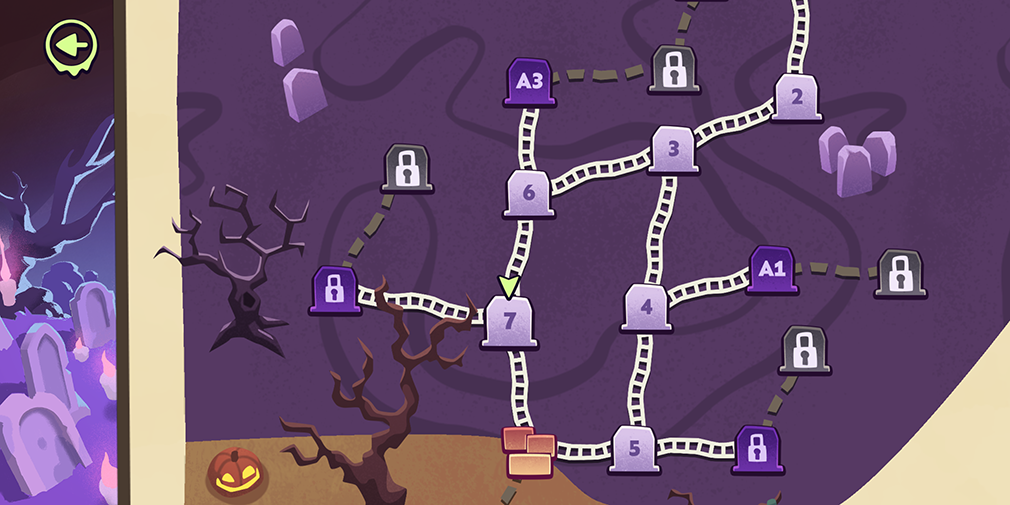Select the purple A3 tombstone level

tap(530, 82)
